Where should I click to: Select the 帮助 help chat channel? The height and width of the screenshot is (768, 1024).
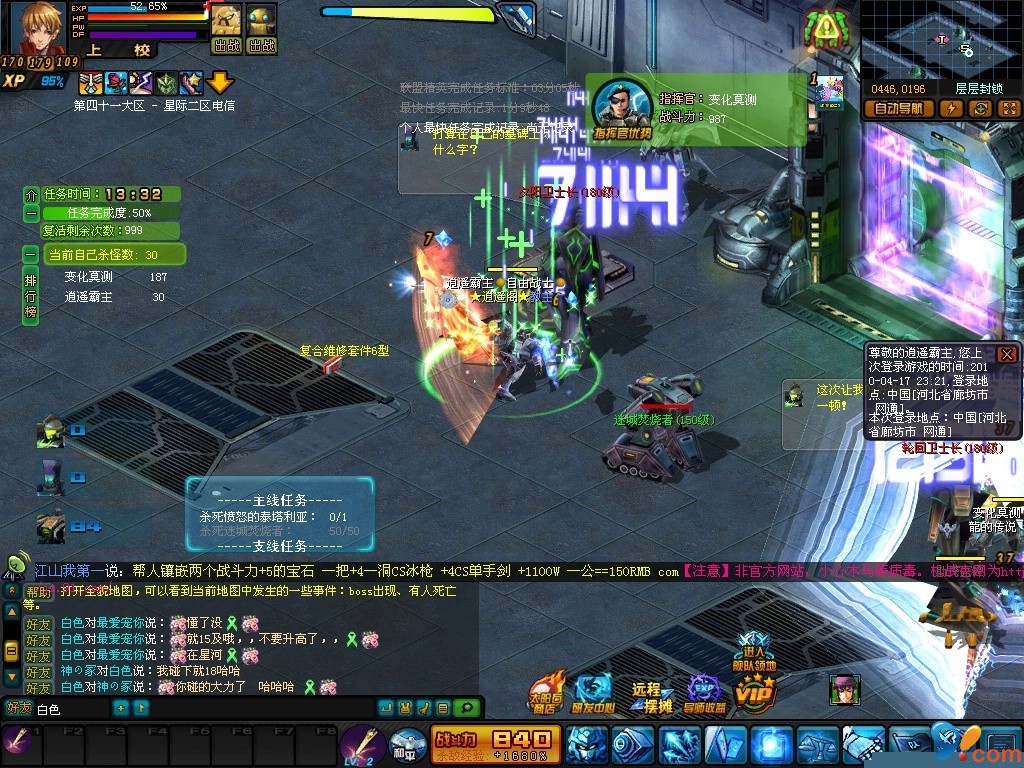point(38,591)
